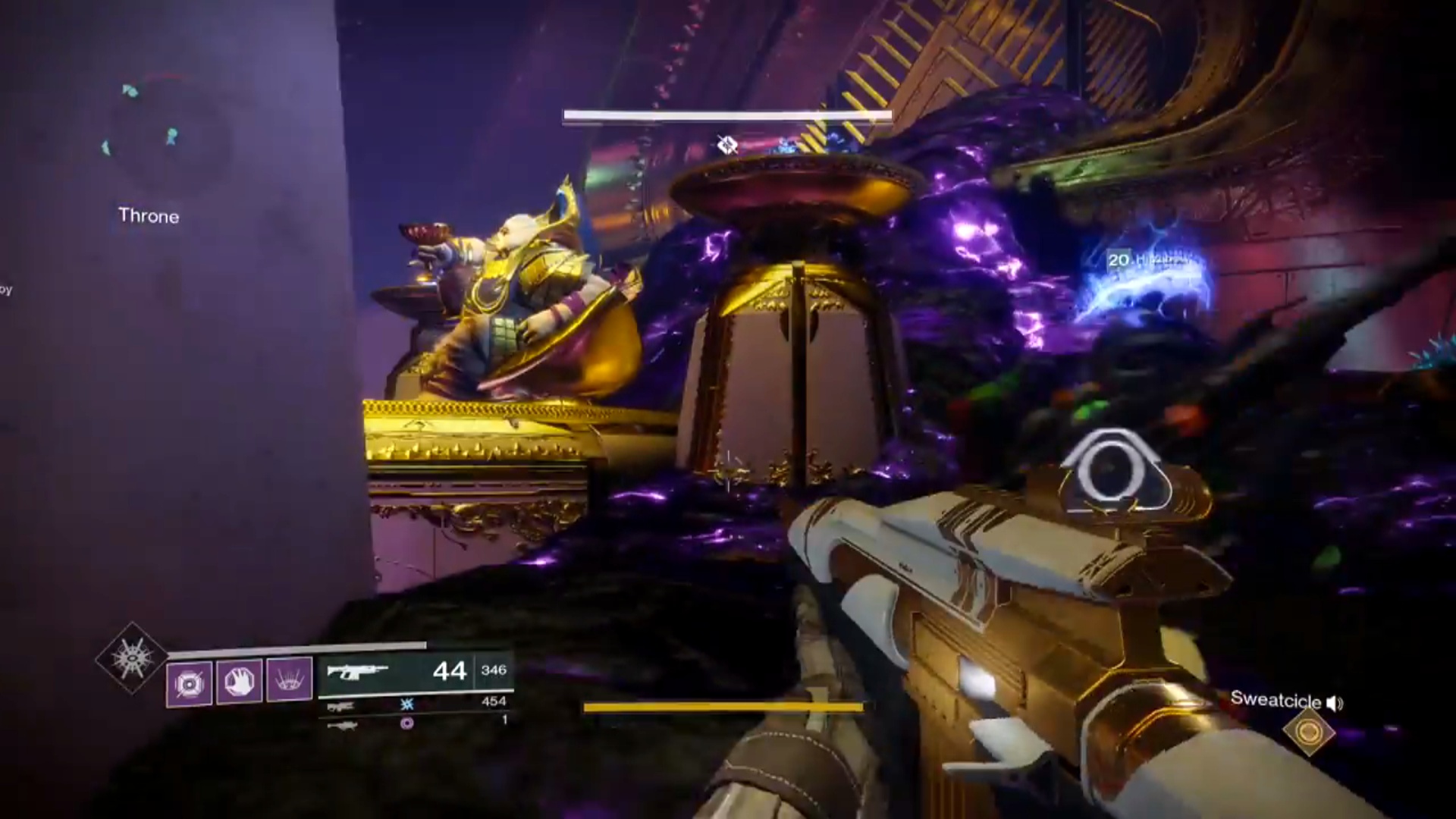Select the gold diamond emblem below Sweatcicle
Viewport: 1456px width, 819px height.
[1309, 732]
